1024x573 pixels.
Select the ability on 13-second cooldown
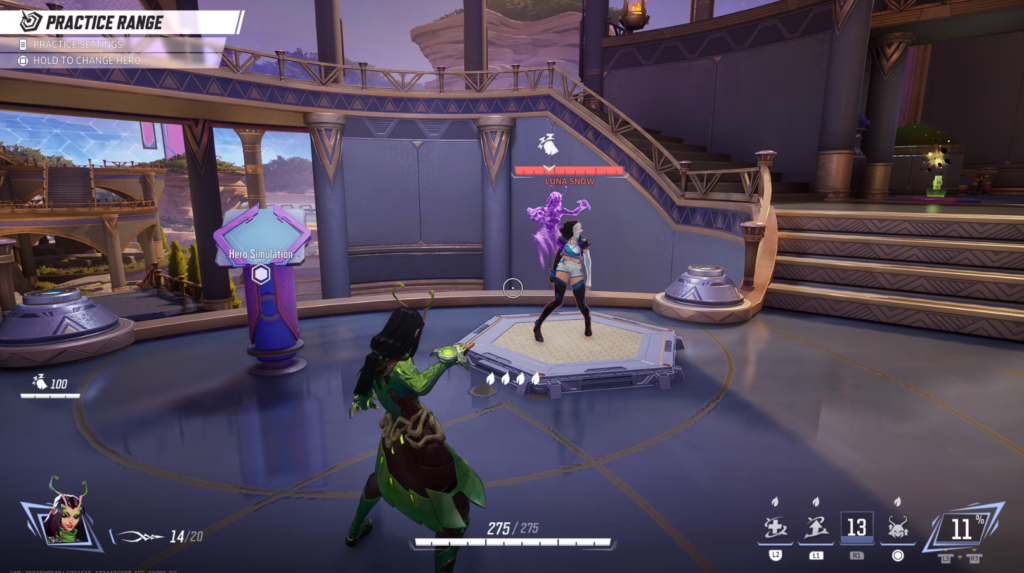[856, 528]
